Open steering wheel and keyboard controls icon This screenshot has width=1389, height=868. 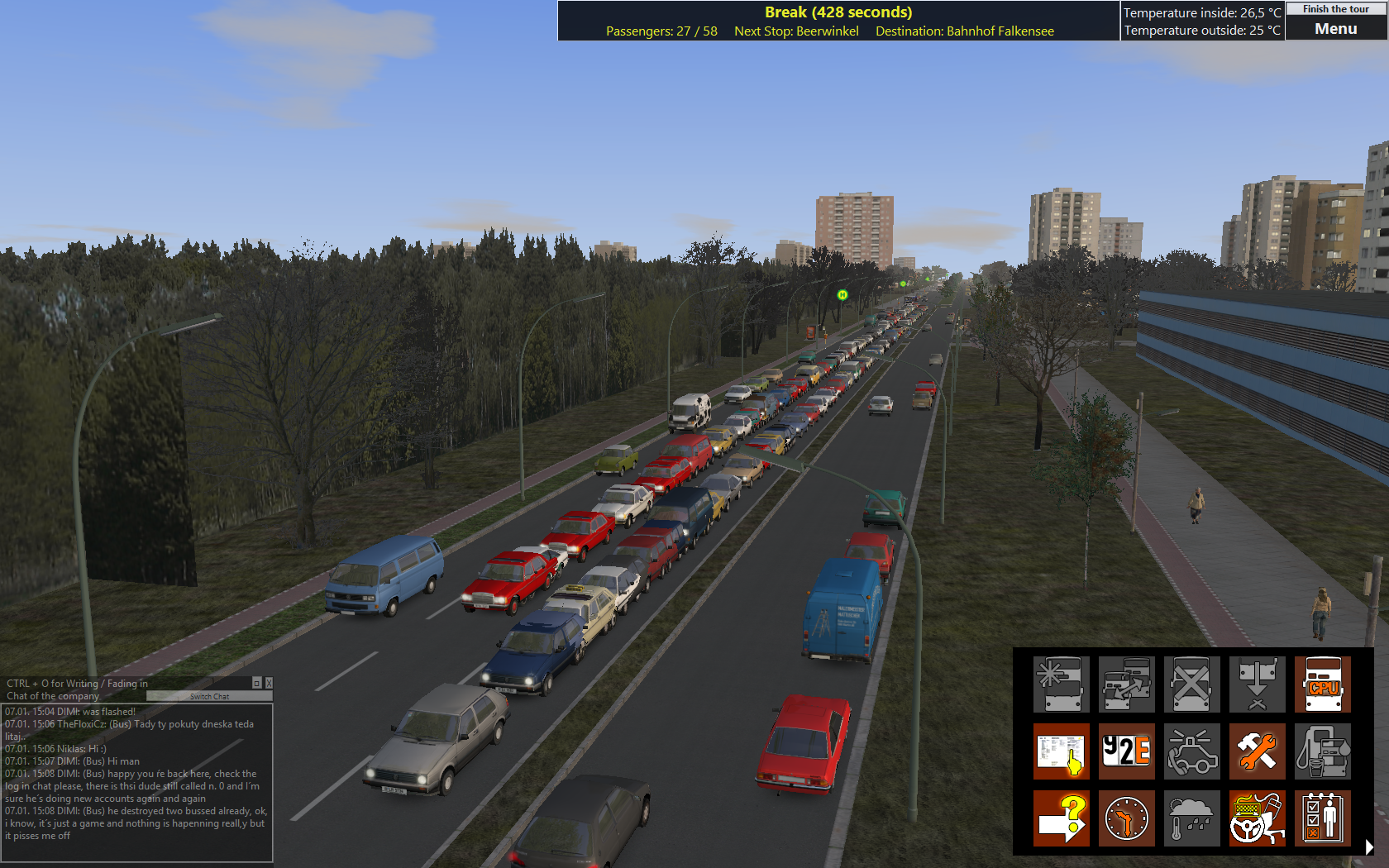tap(1257, 818)
